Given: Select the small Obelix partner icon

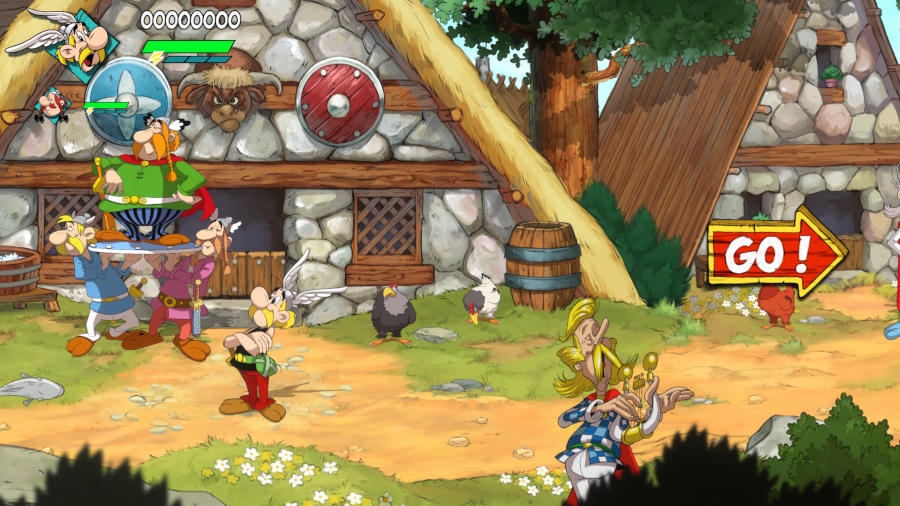Looking at the screenshot, I should [51, 103].
